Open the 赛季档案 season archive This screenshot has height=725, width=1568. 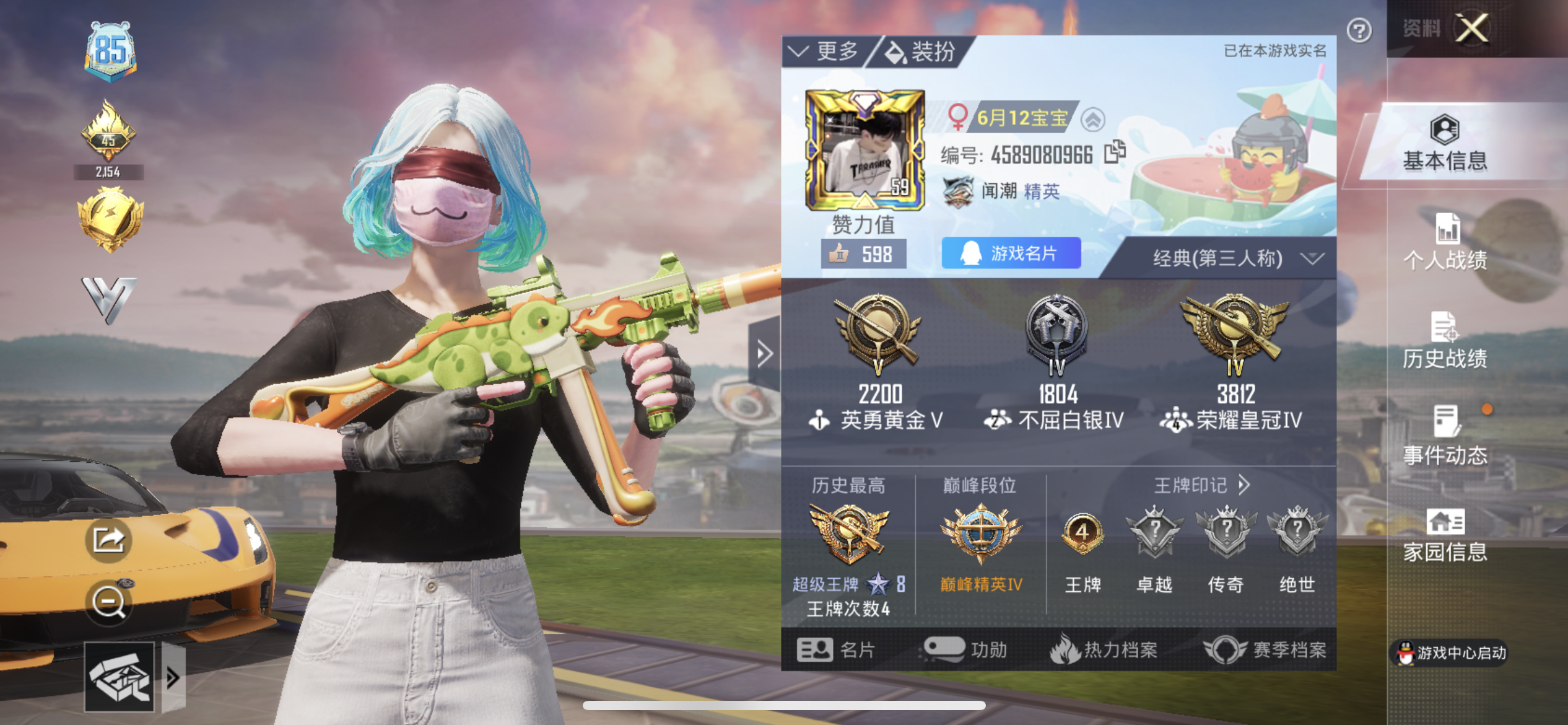[x=1265, y=650]
